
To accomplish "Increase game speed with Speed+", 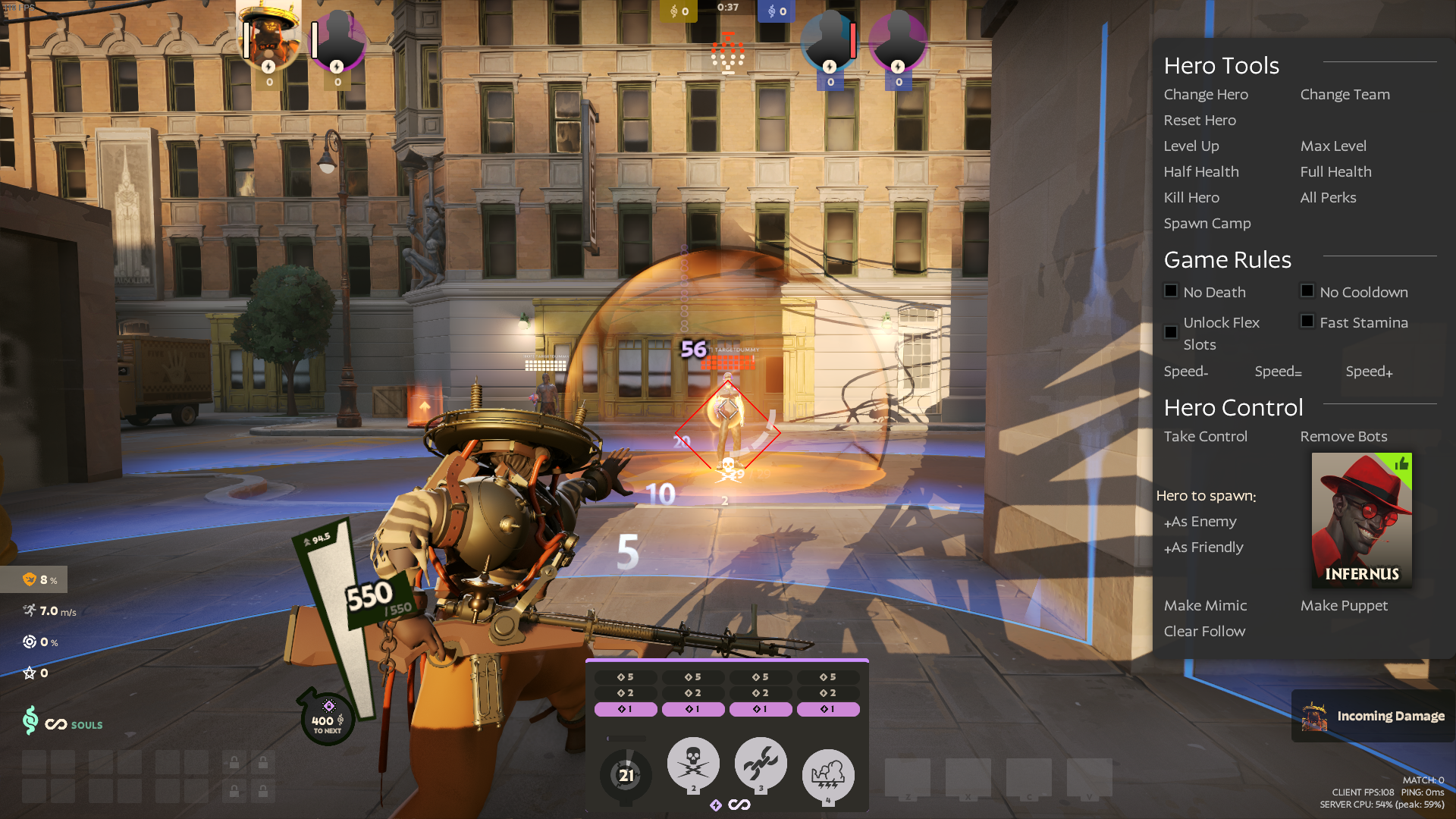I will [1369, 372].
